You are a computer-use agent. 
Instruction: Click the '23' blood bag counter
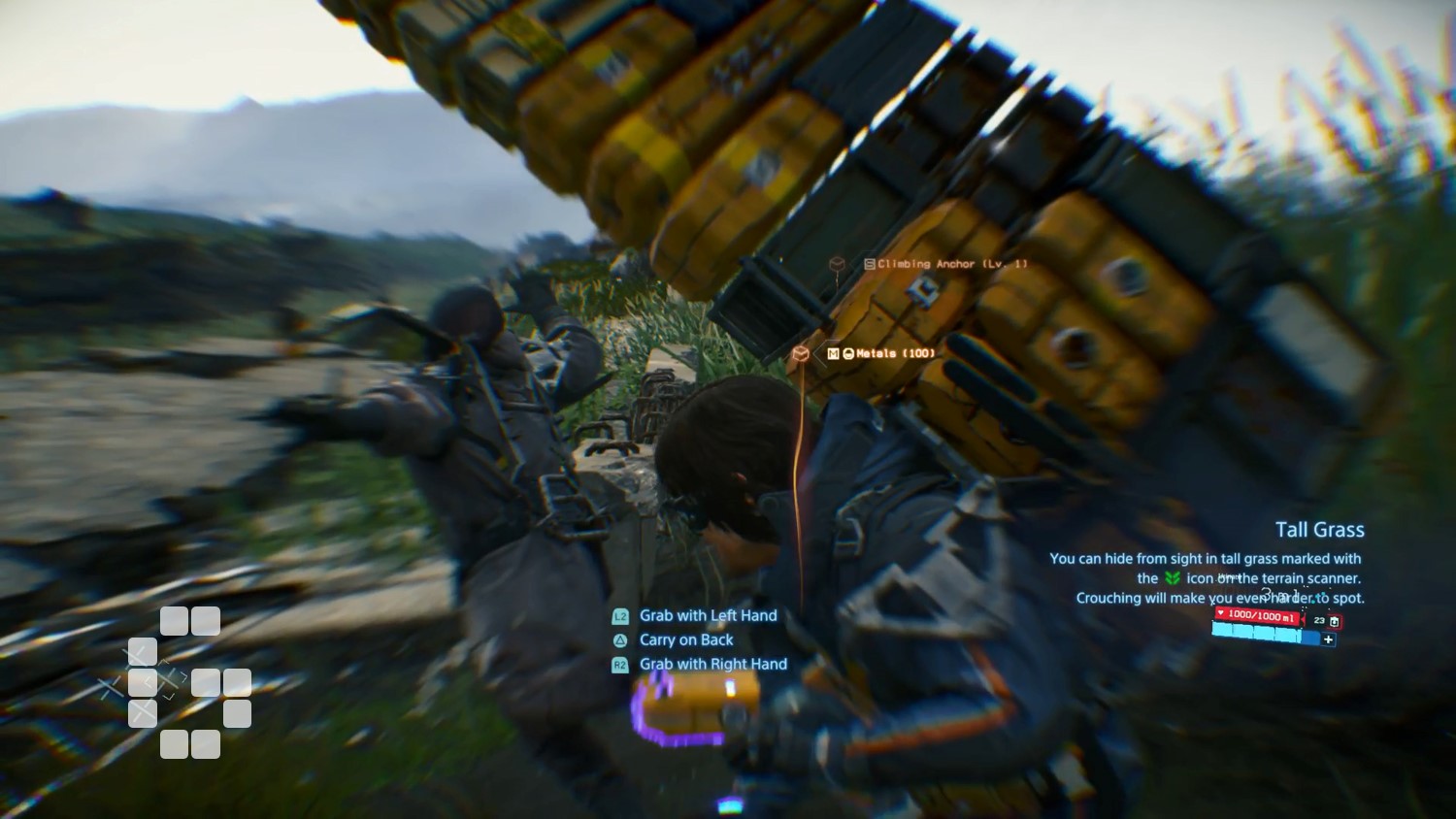[1318, 620]
